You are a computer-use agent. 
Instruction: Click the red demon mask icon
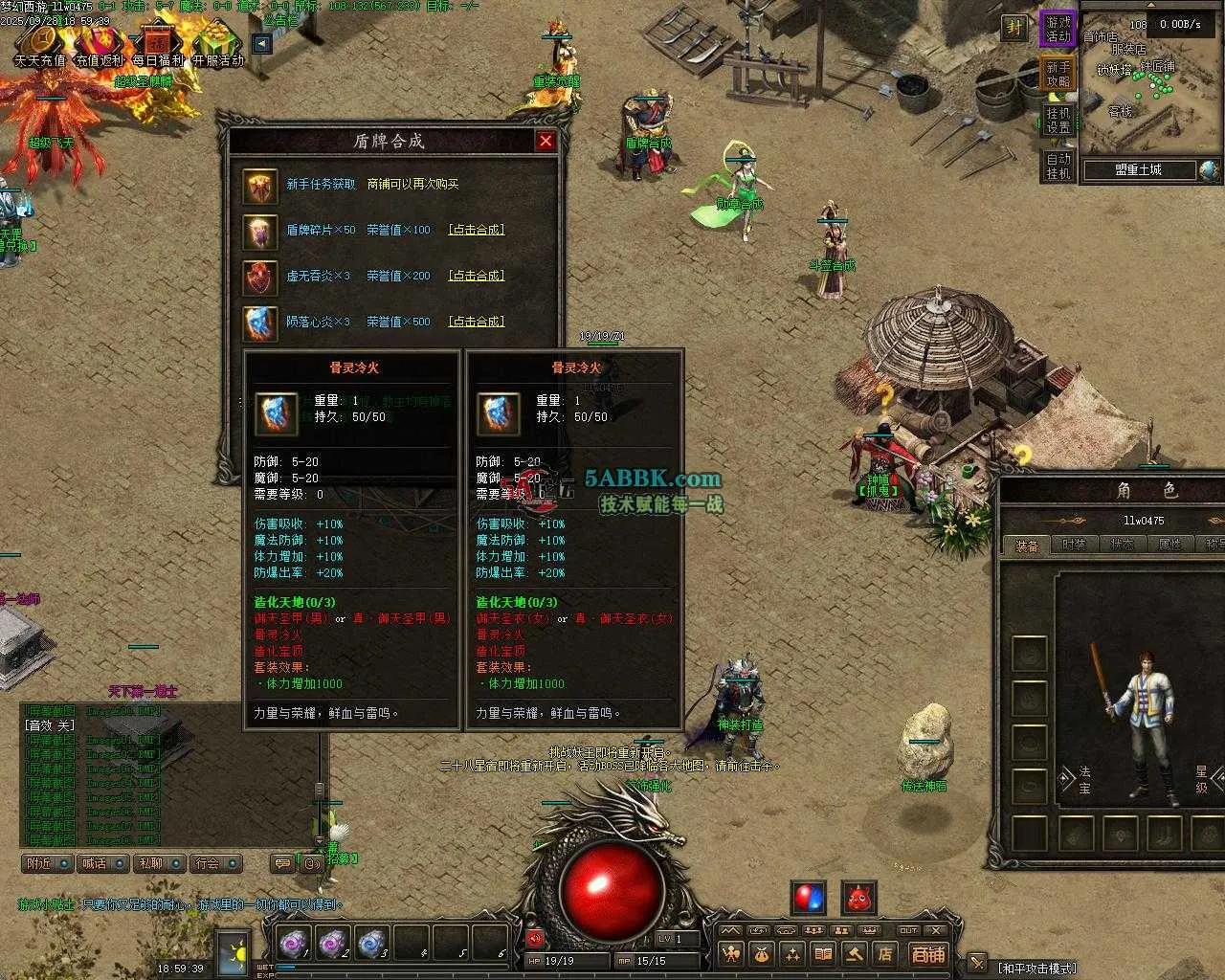tap(858, 899)
